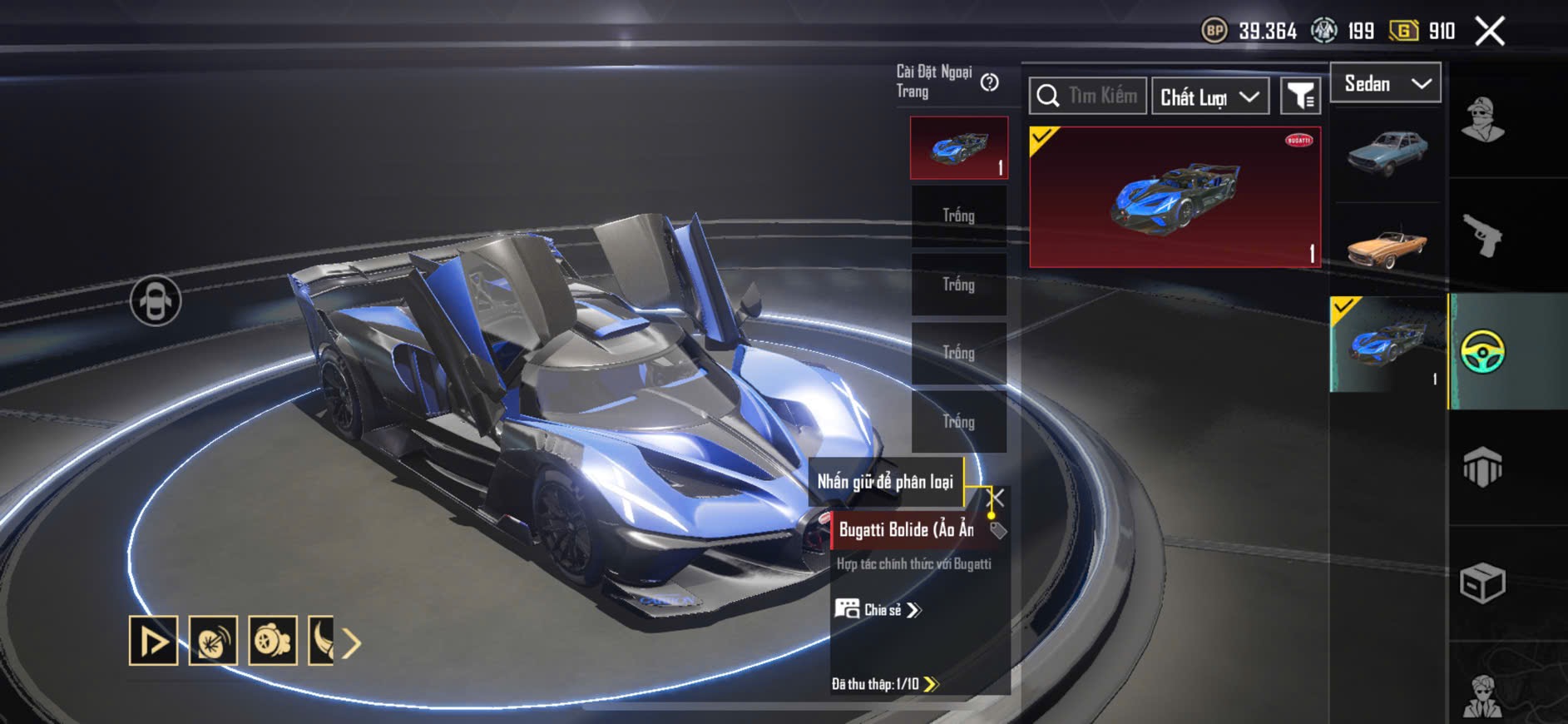1568x724 pixels.
Task: Show the Cài Đặt Ngoại Trang help info
Action: coord(989,82)
